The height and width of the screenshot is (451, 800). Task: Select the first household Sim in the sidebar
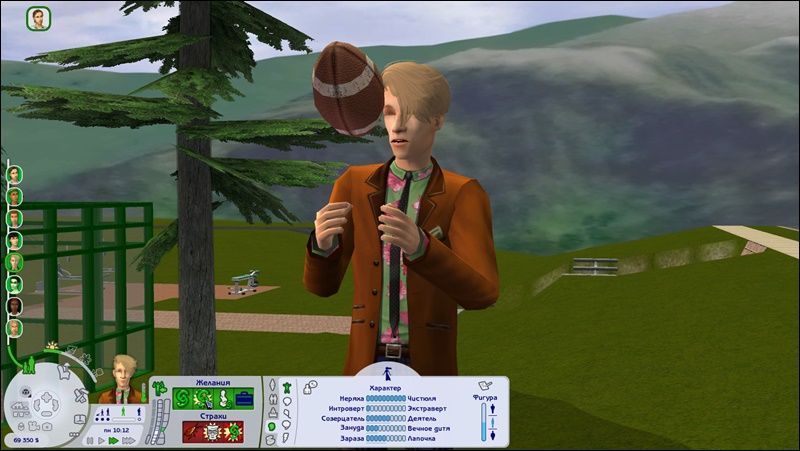[x=15, y=173]
